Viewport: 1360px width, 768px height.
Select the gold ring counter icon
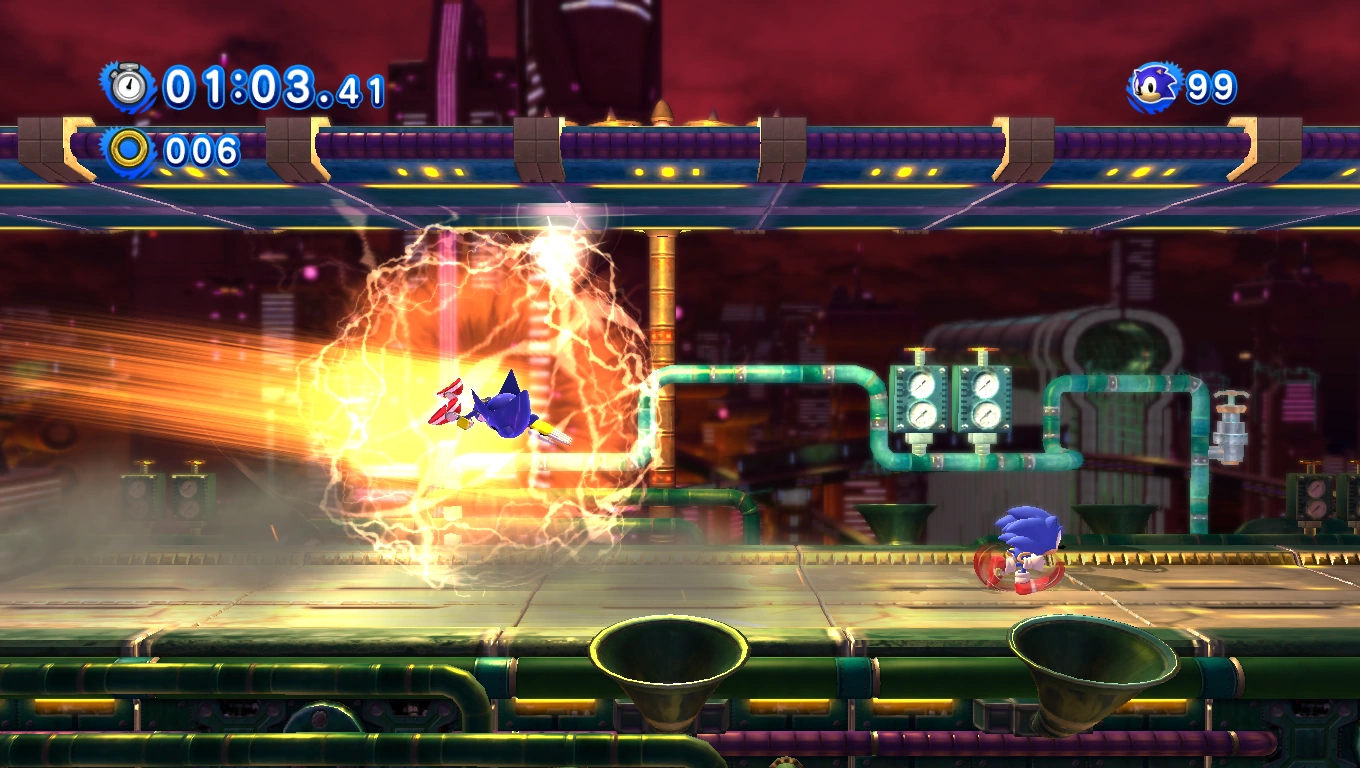pyautogui.click(x=128, y=150)
